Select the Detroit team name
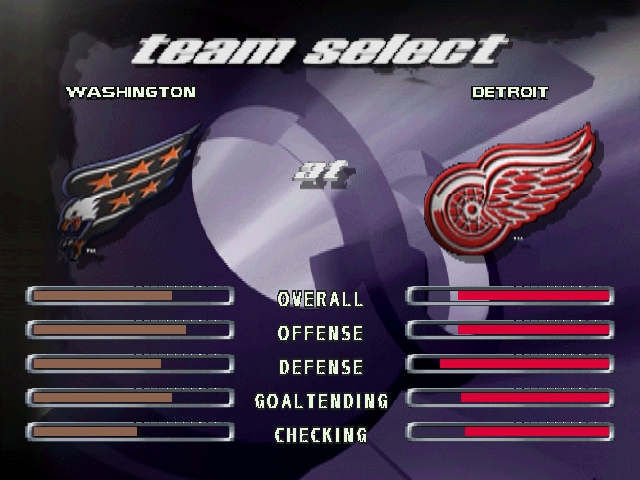Image resolution: width=640 pixels, height=480 pixels. 509,92
